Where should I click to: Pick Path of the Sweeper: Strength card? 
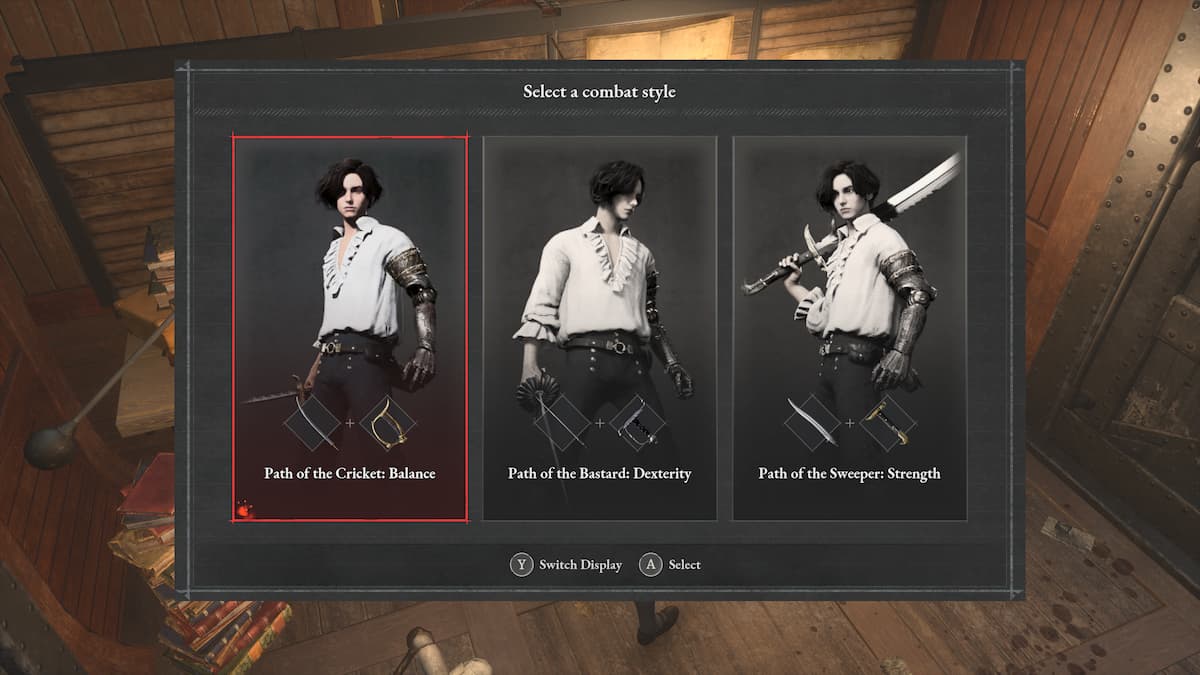click(x=849, y=328)
